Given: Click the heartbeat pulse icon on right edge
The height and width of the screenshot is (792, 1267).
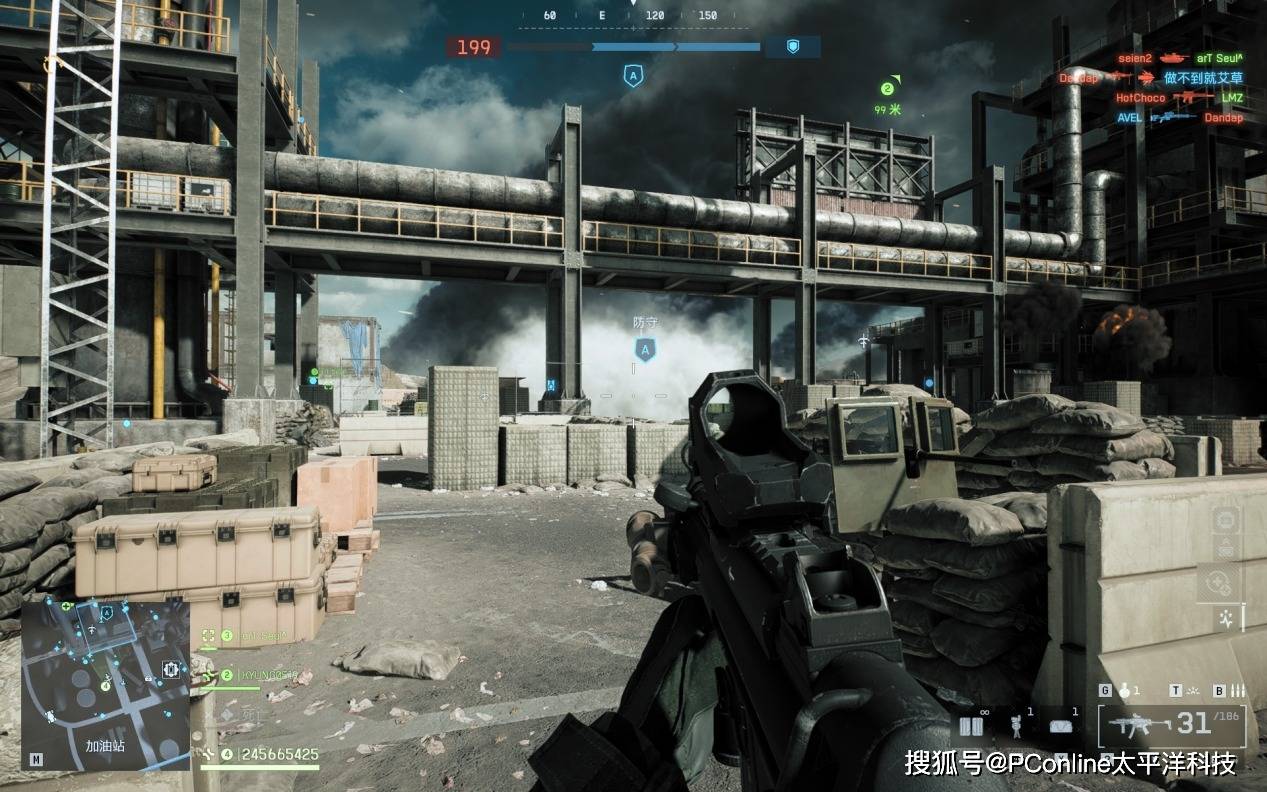Looking at the screenshot, I should [1225, 620].
